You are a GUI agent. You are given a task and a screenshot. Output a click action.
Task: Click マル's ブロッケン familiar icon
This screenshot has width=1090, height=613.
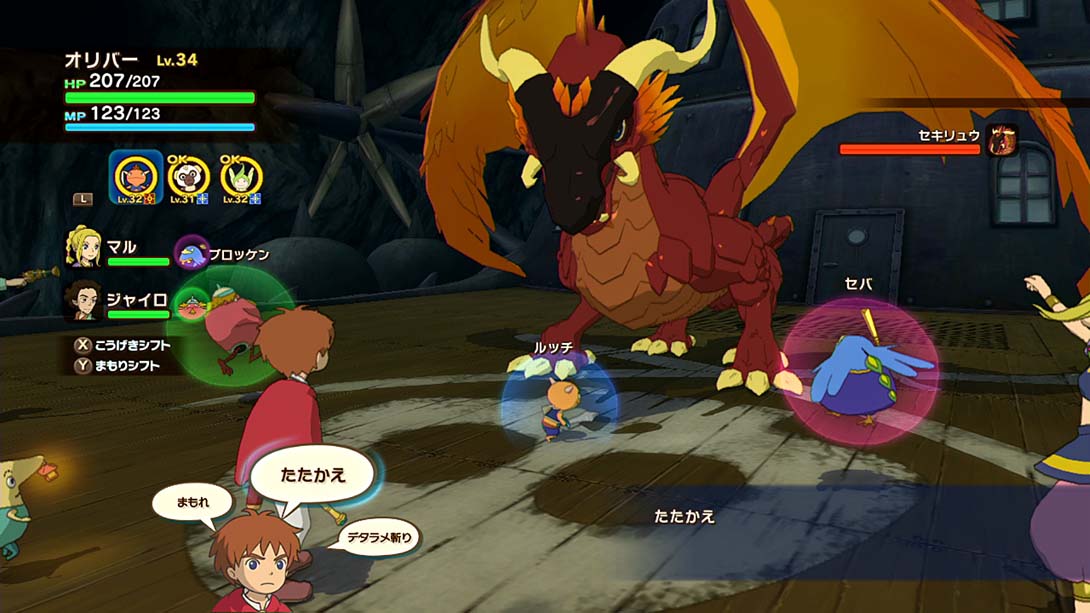[x=190, y=254]
